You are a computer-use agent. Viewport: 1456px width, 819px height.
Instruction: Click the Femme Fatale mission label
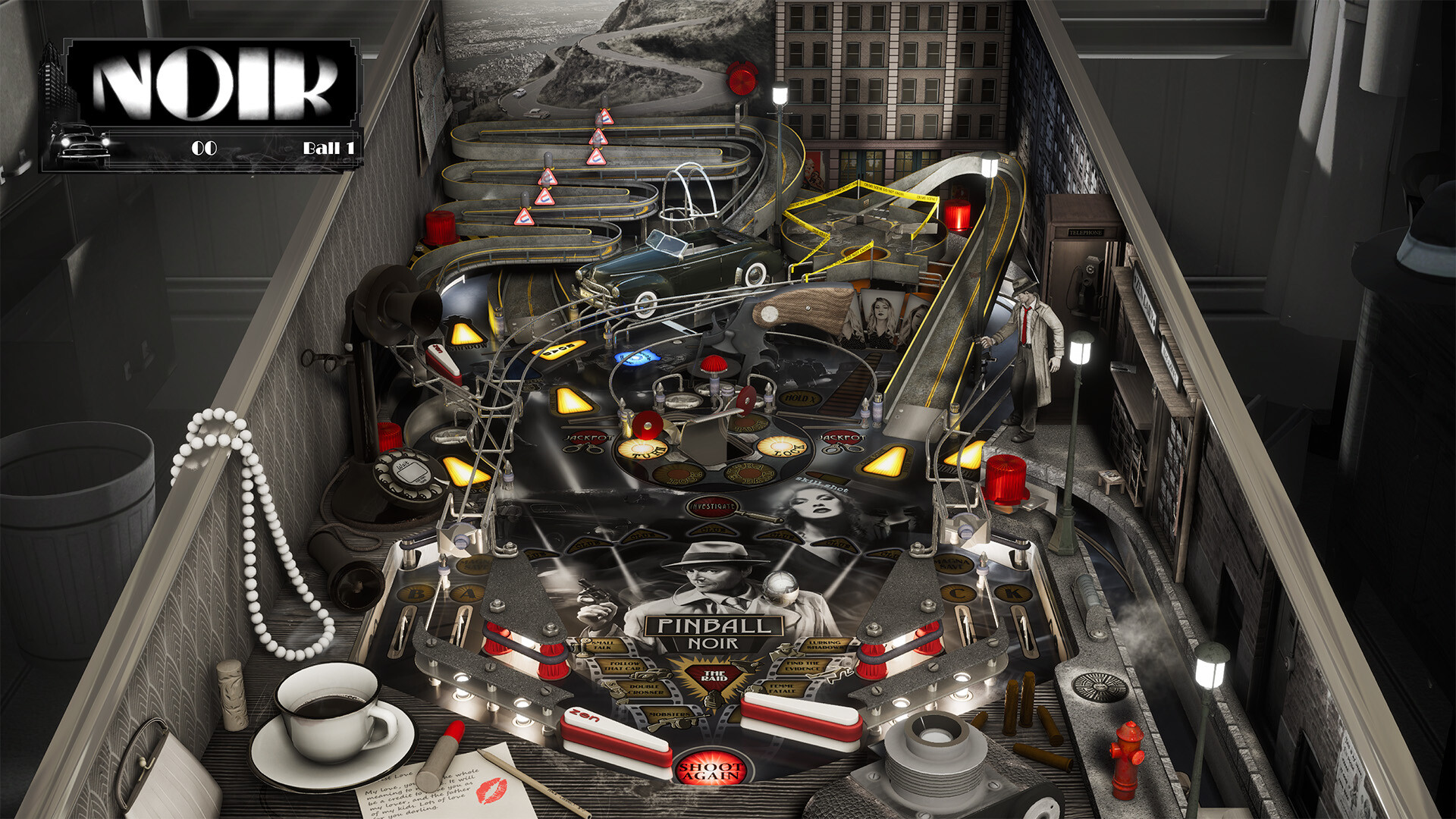(x=781, y=688)
